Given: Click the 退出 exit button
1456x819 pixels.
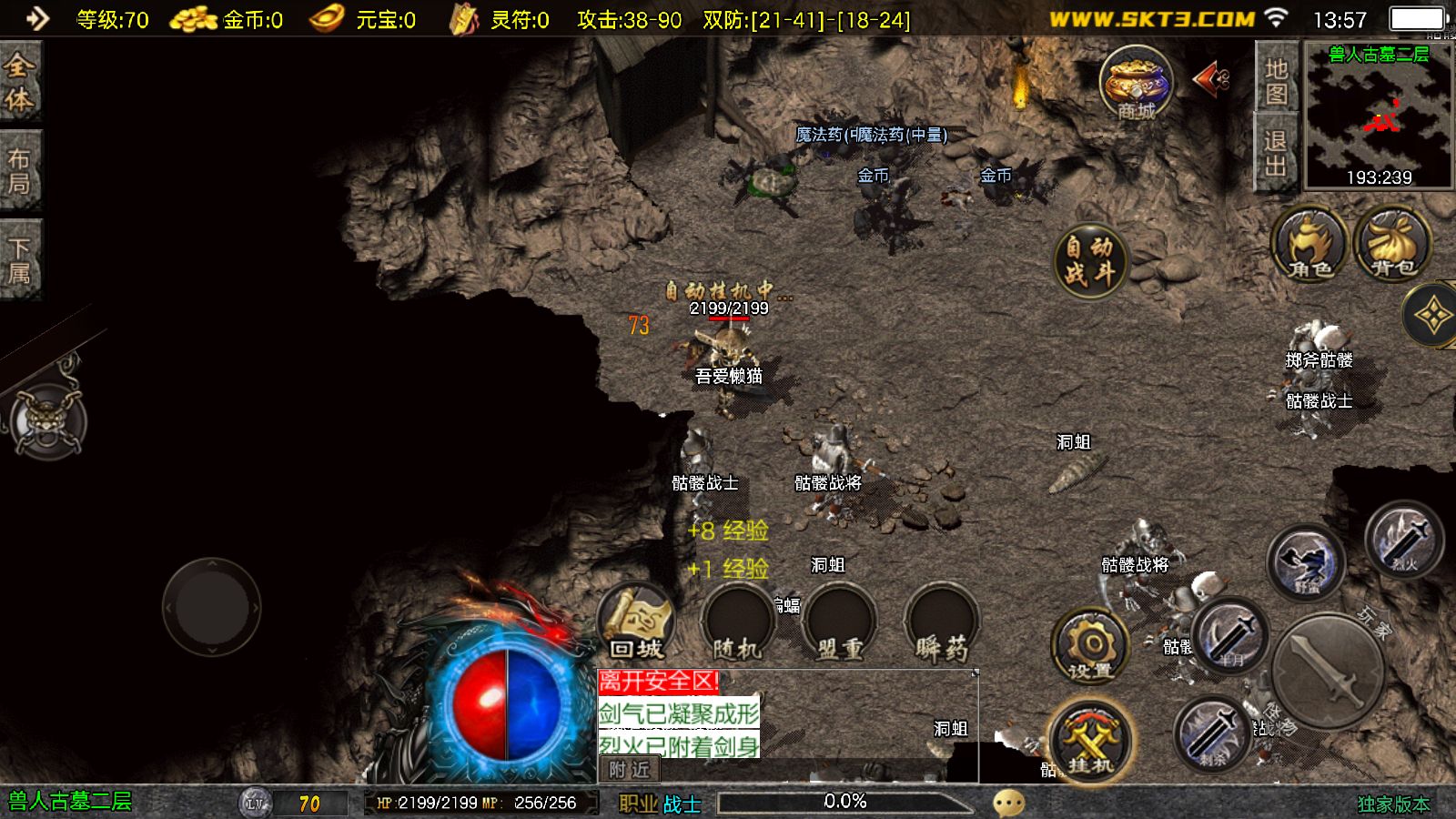Looking at the screenshot, I should point(1276,154).
